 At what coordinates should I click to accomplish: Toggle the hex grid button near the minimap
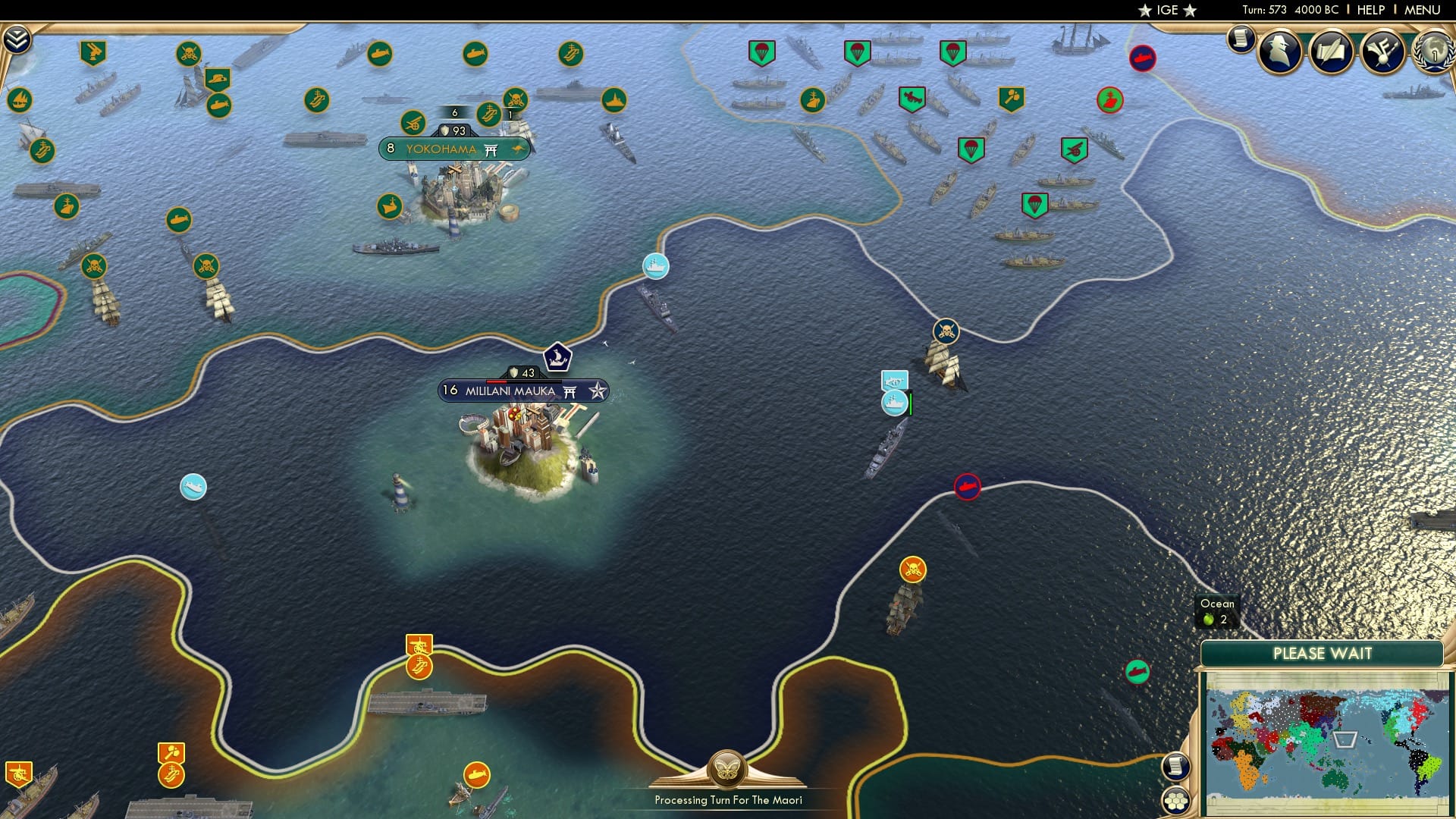[1177, 800]
